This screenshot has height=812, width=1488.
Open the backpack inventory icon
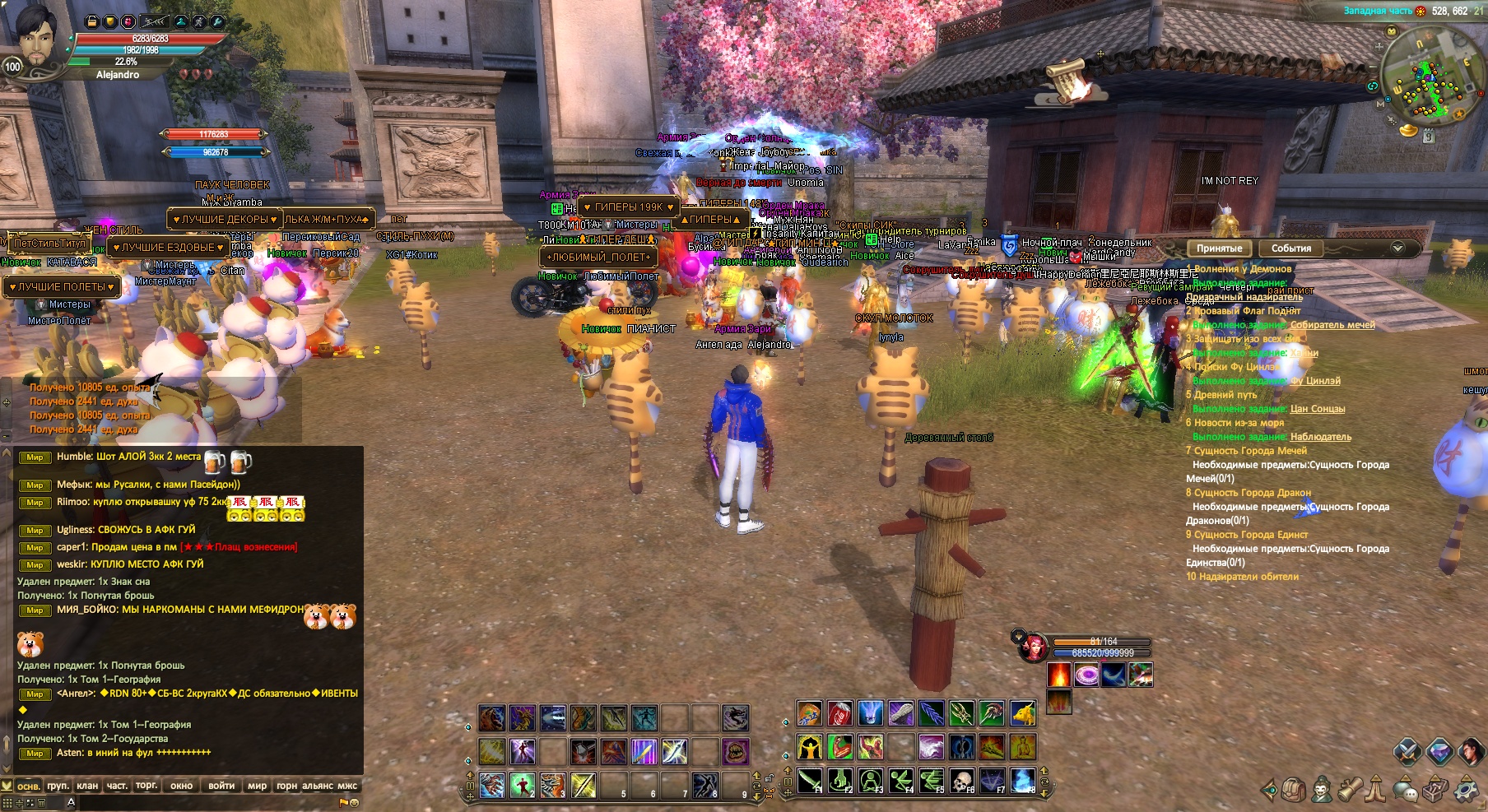pyautogui.click(x=1295, y=791)
